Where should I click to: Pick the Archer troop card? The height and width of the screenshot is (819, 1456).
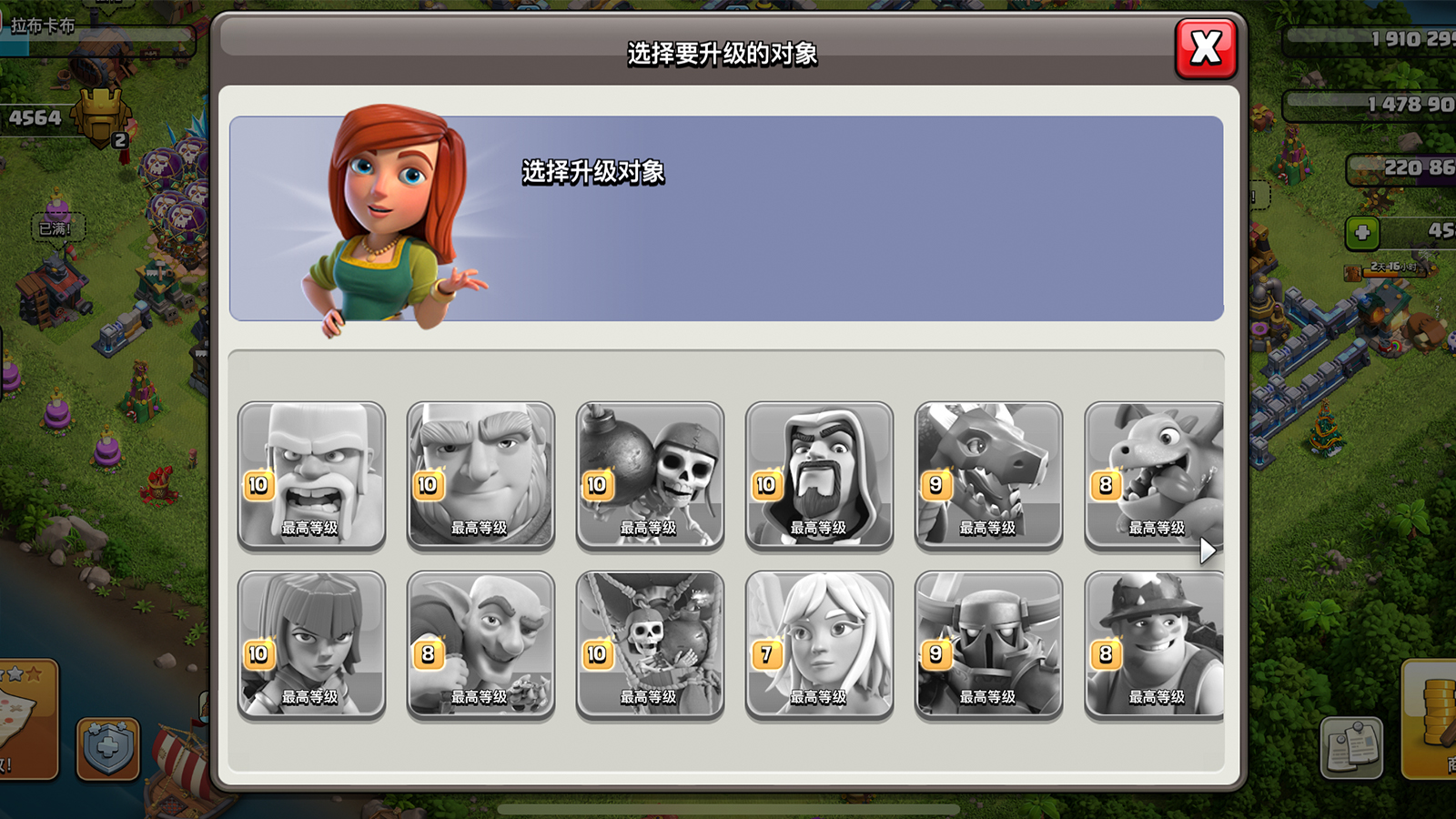(x=311, y=644)
